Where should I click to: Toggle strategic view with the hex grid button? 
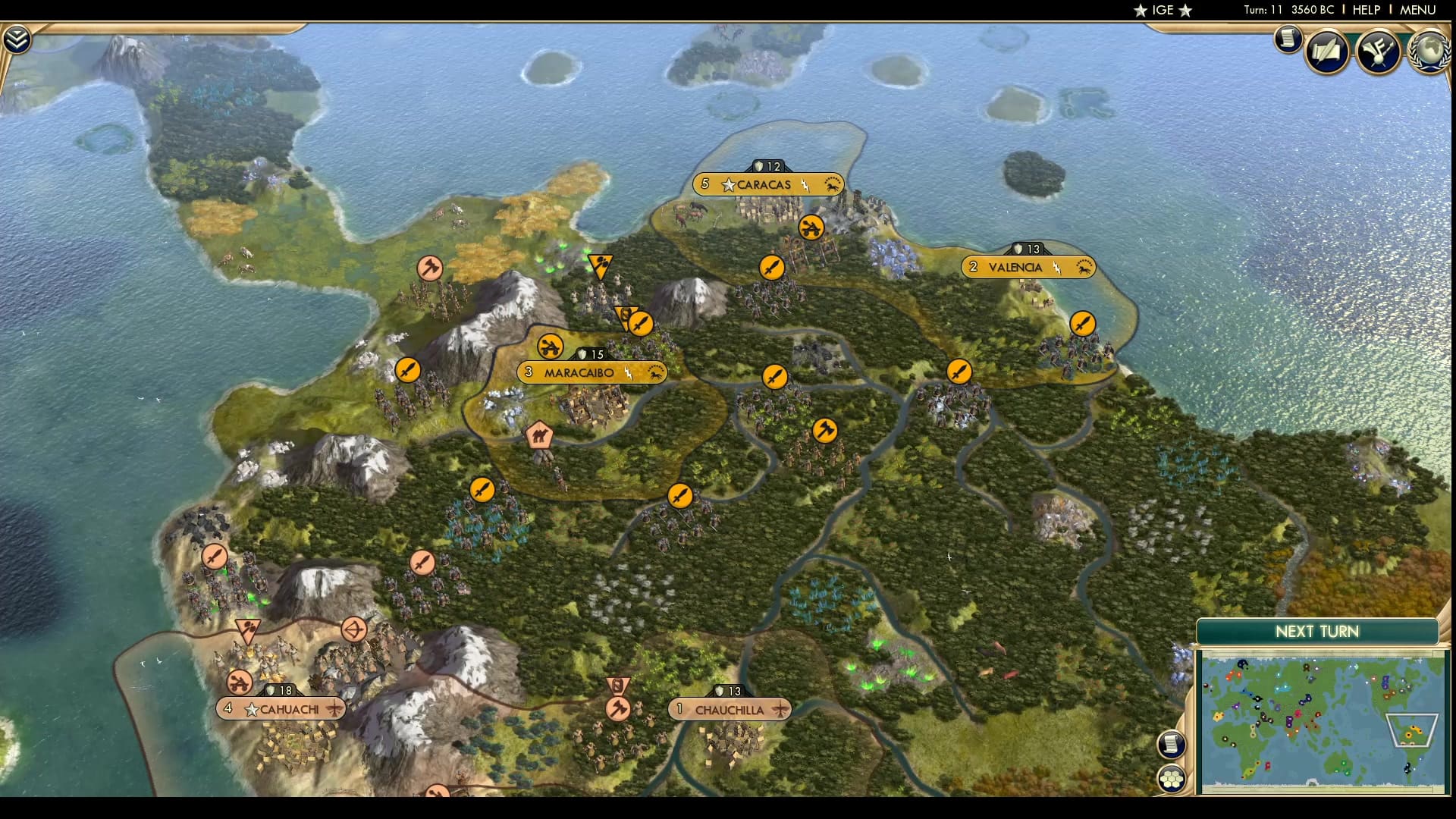1172,777
